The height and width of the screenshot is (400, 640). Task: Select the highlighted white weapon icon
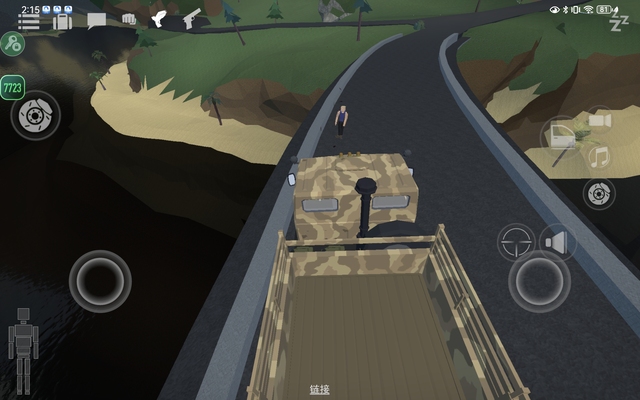coord(159,19)
